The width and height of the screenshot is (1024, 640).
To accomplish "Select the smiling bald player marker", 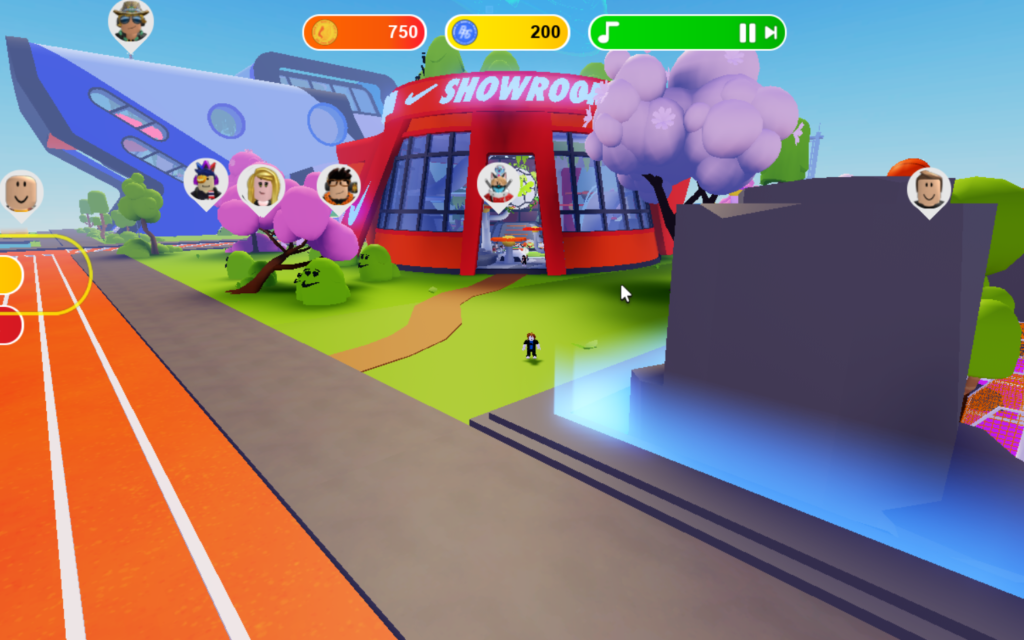I will (21, 192).
